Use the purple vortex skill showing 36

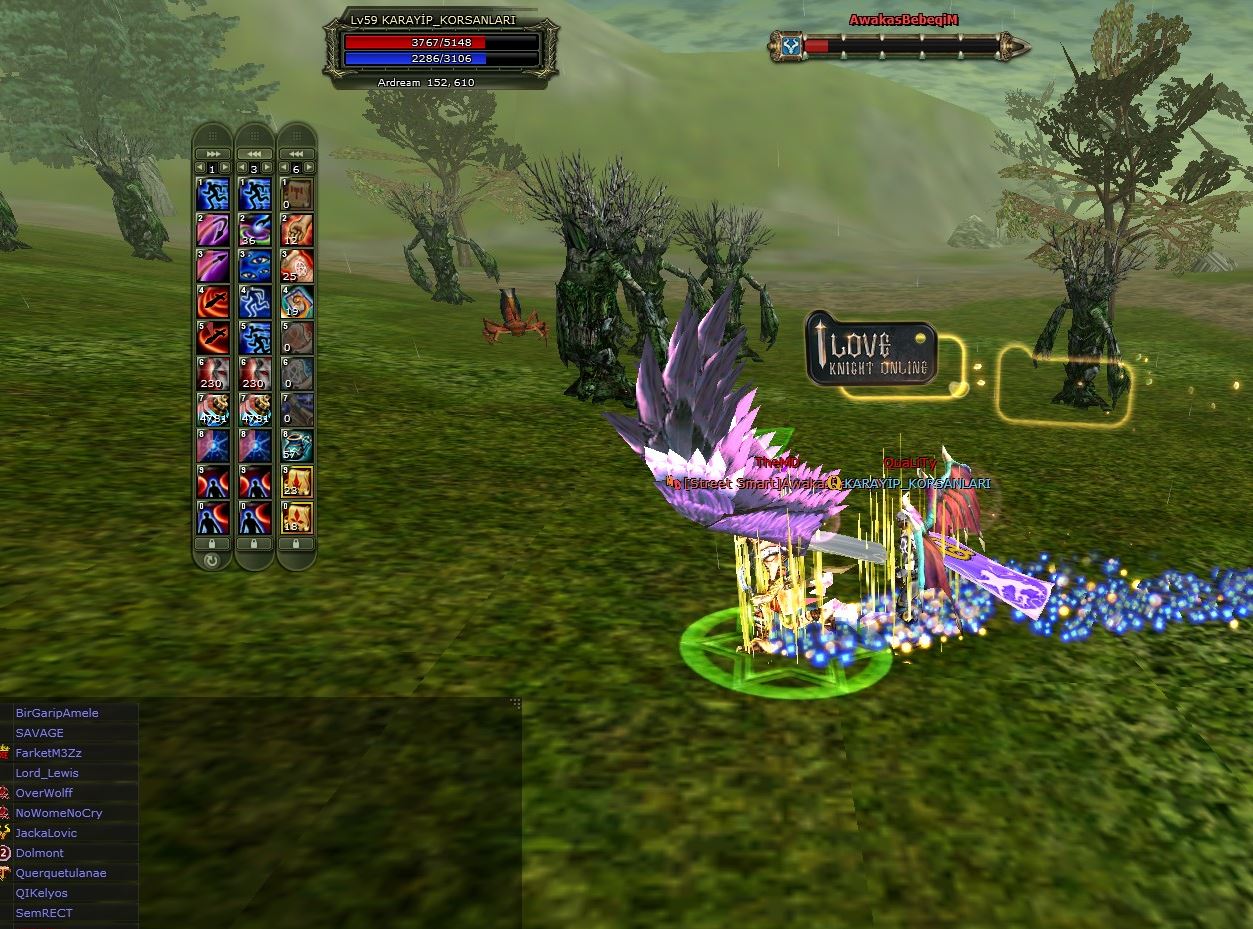pos(254,229)
